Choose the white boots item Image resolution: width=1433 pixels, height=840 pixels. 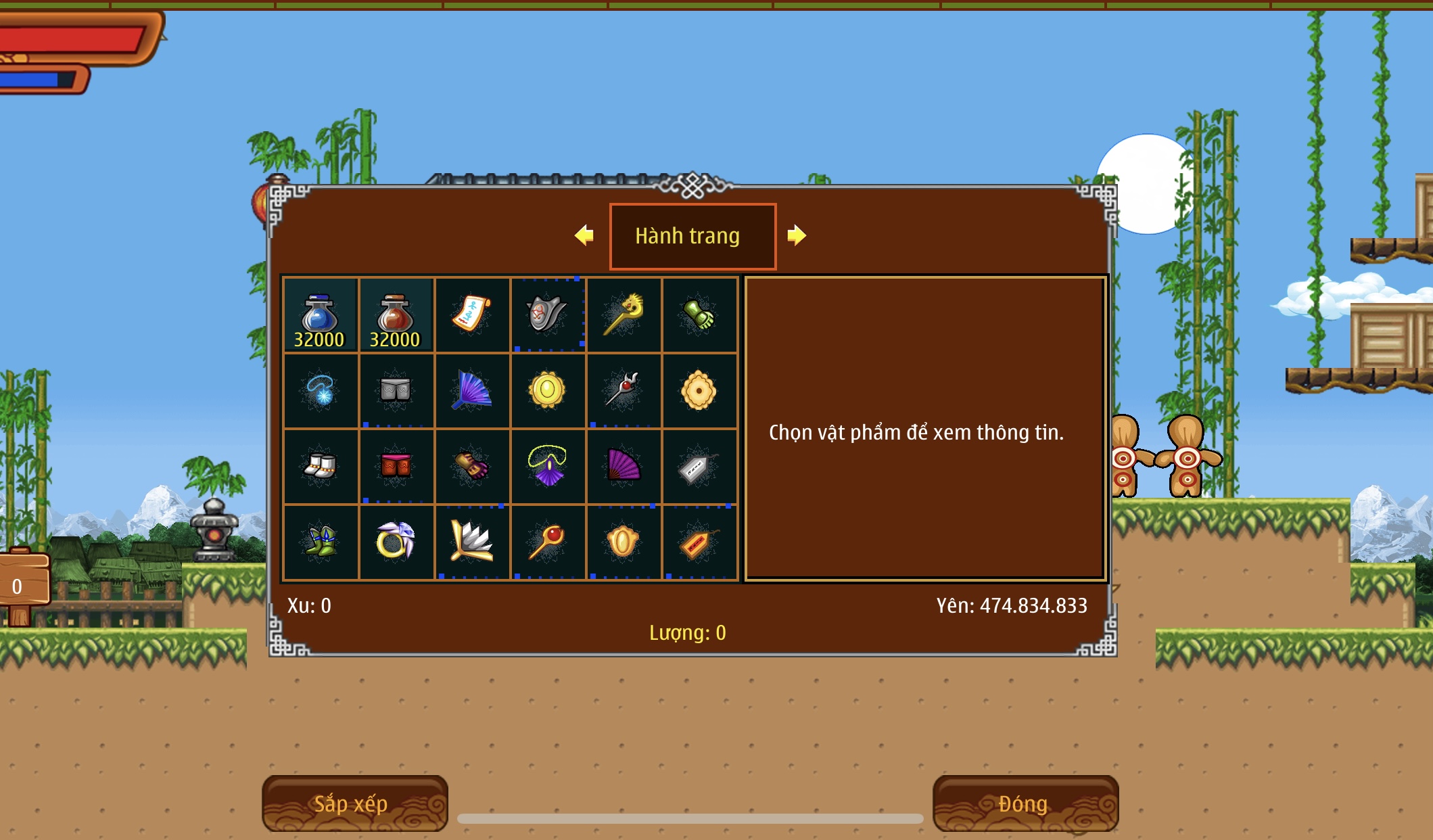pos(320,467)
